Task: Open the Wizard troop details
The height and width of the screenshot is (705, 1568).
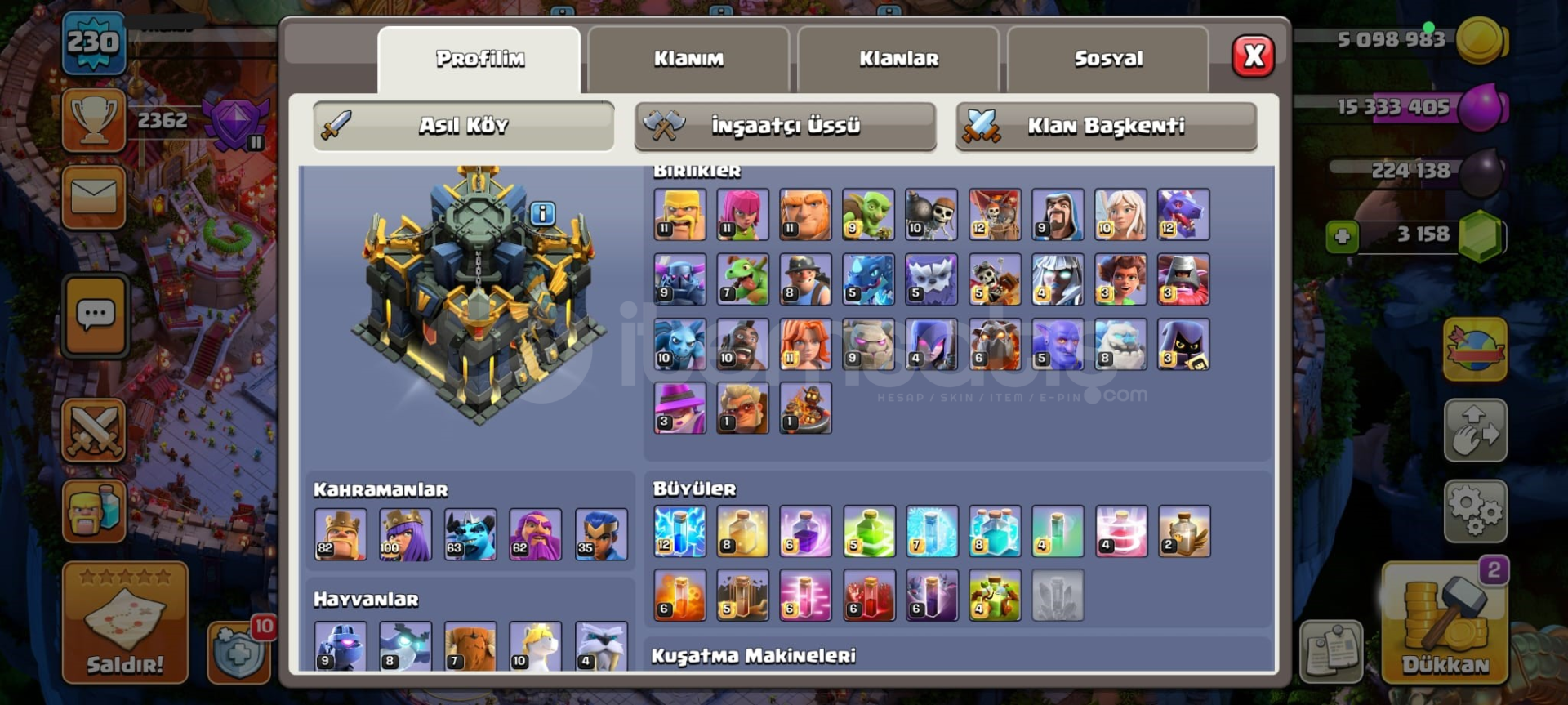Action: (x=1058, y=215)
